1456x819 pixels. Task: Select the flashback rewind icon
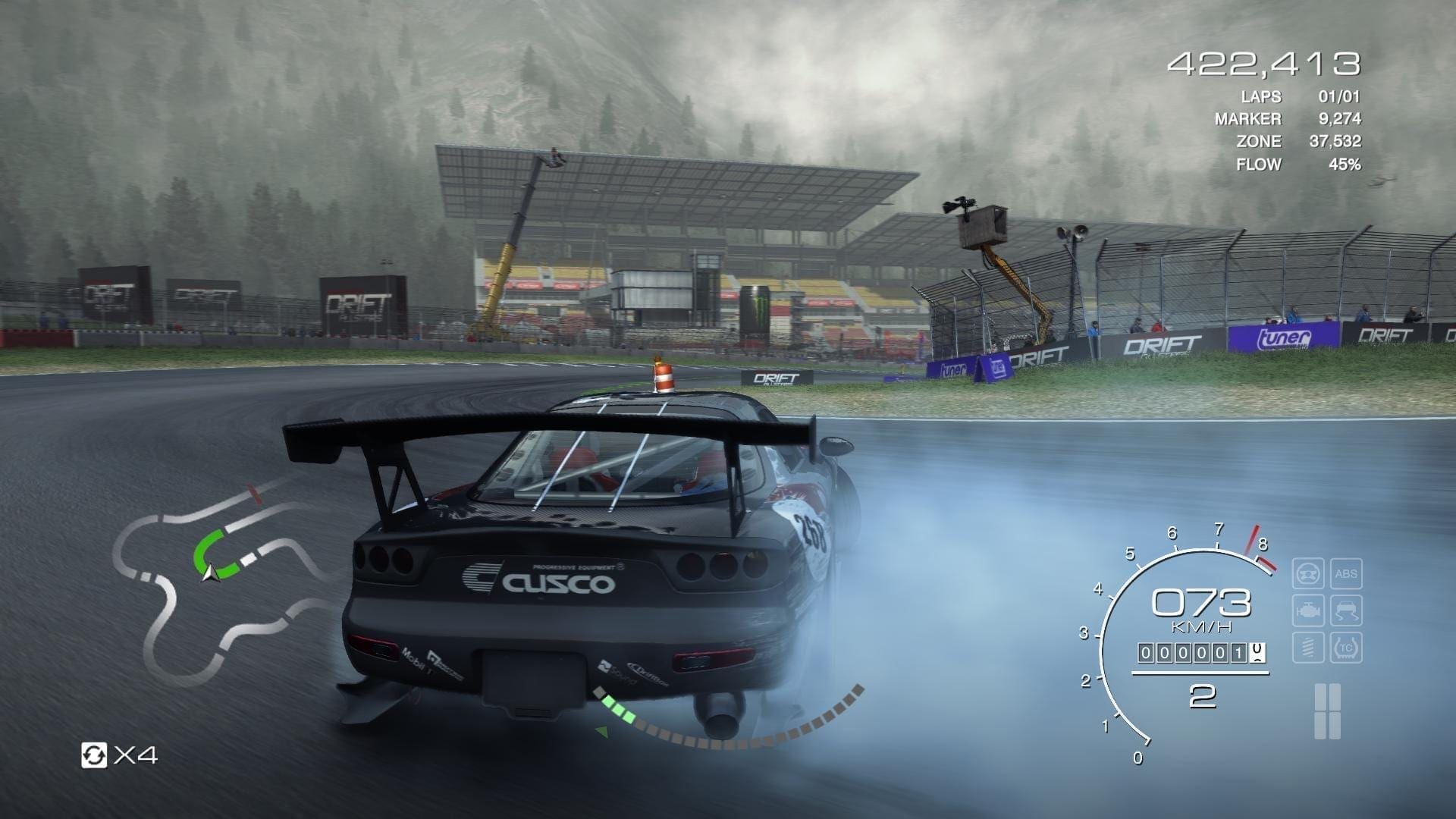coord(94,755)
